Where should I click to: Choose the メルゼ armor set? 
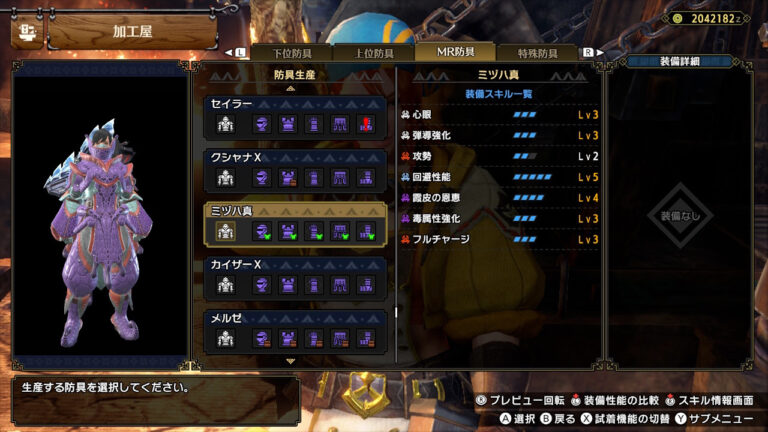click(x=295, y=330)
